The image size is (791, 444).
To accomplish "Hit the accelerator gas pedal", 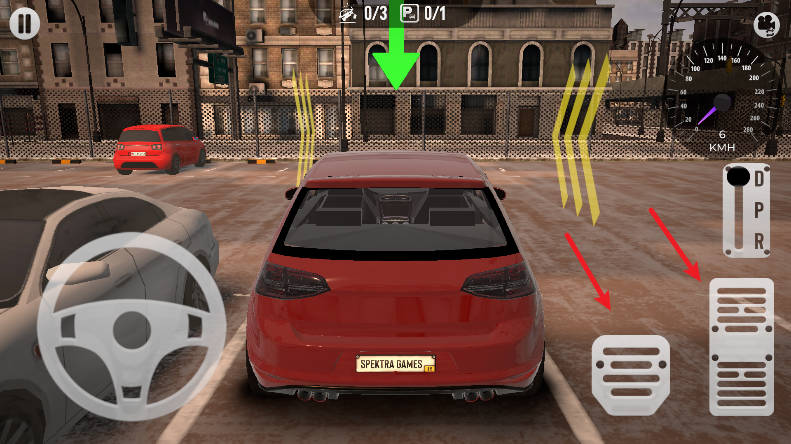I will click(x=741, y=346).
